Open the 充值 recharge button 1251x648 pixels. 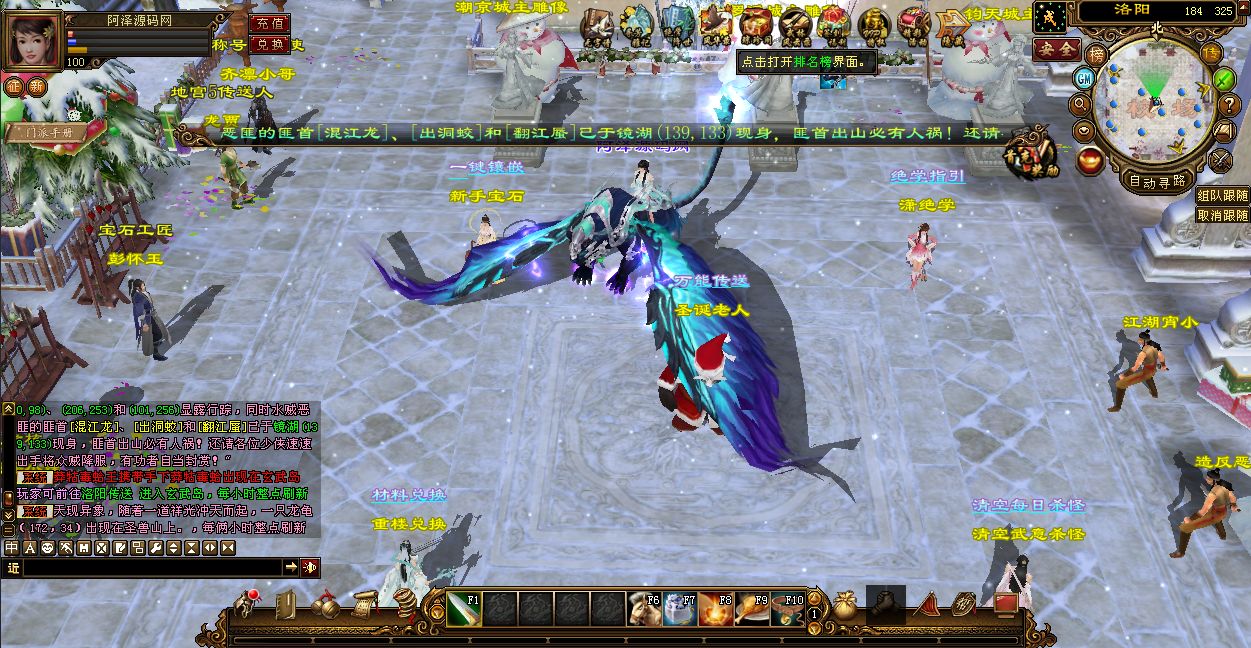pyautogui.click(x=269, y=22)
